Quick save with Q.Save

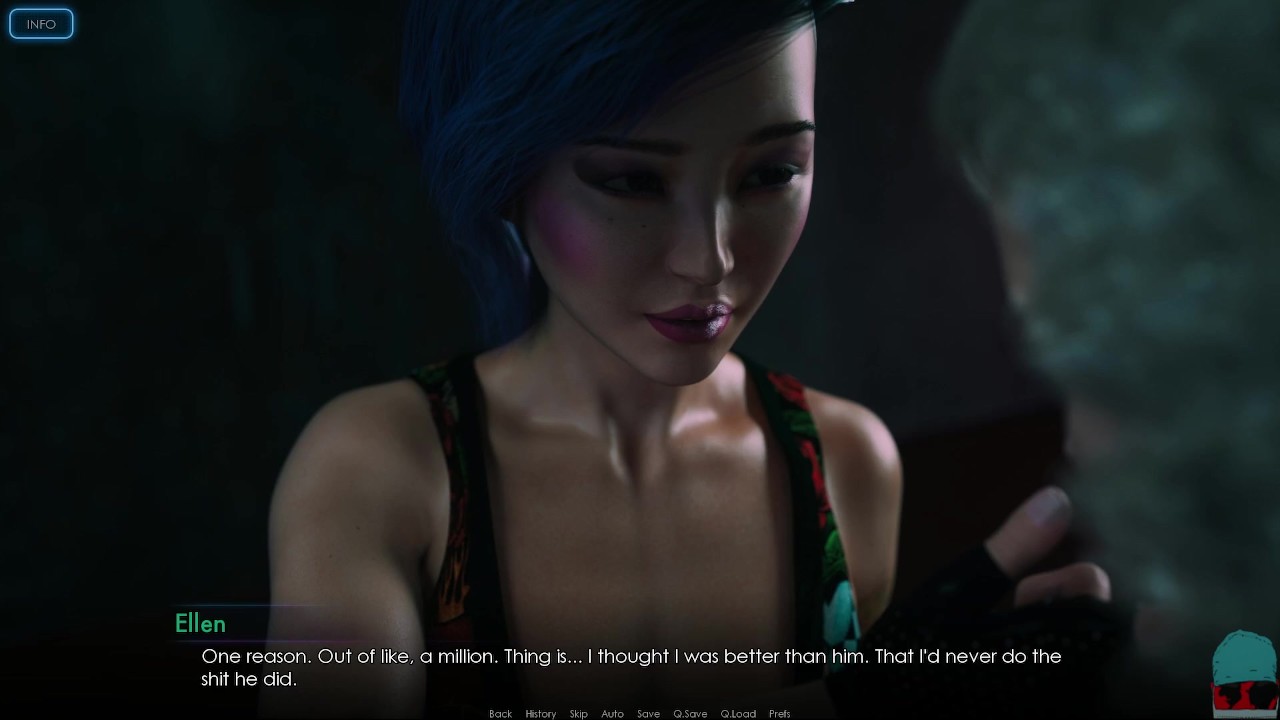(690, 714)
